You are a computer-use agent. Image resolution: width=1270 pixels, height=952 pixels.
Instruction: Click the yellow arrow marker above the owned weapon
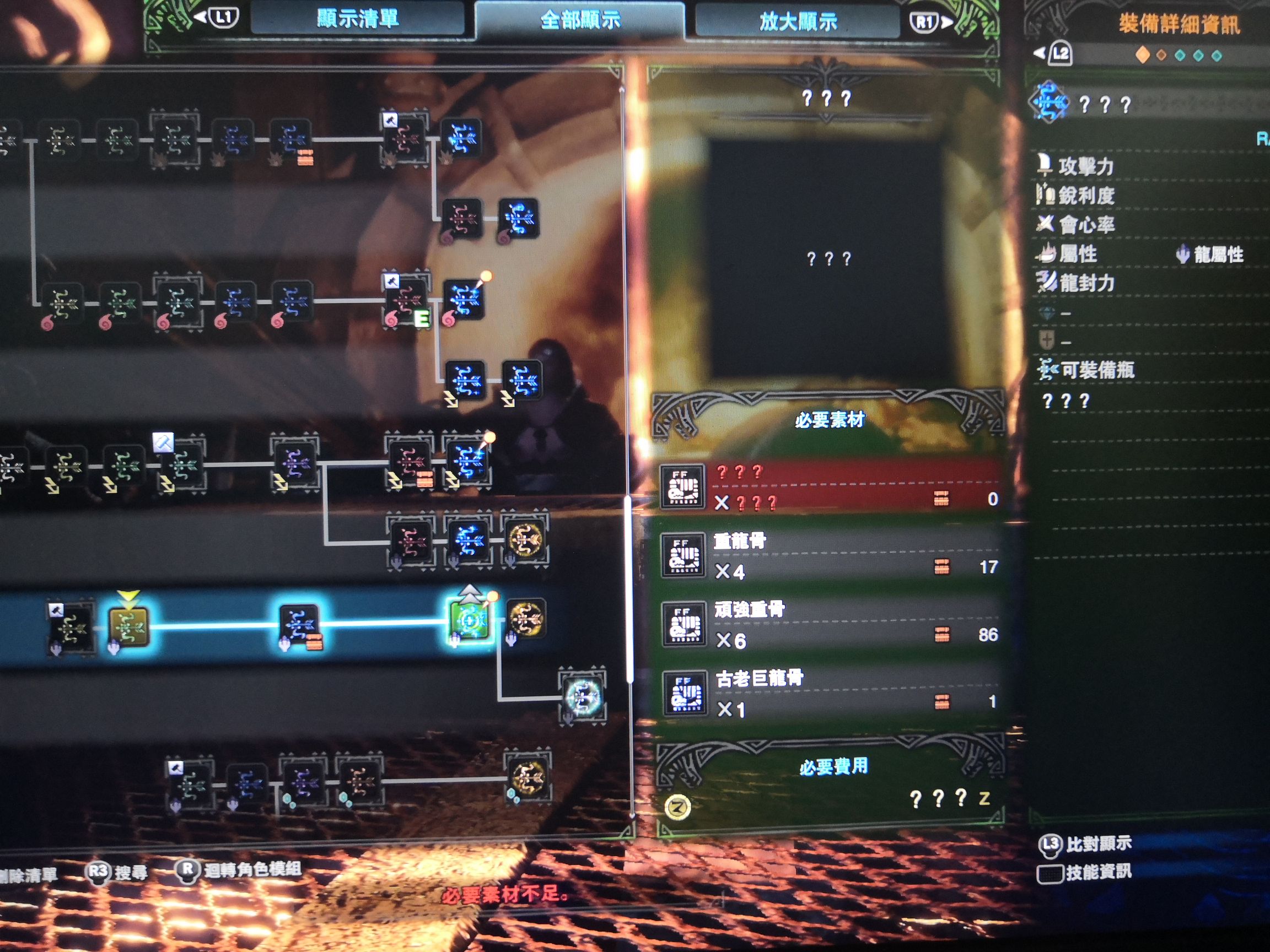(128, 596)
